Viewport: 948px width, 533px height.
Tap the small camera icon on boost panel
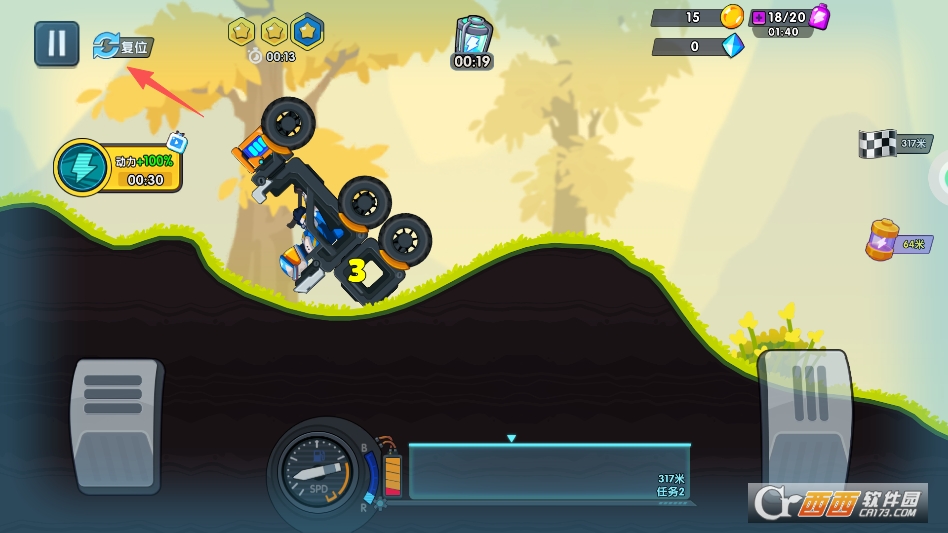(x=177, y=143)
